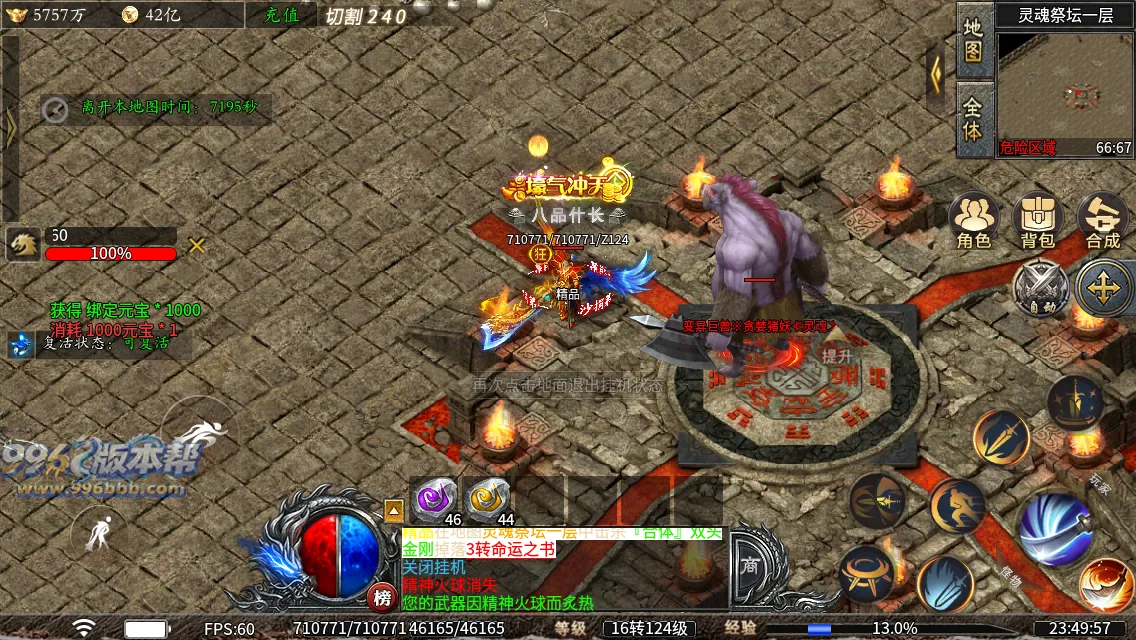Image resolution: width=1136 pixels, height=640 pixels.
Task: Open the 充值 recharge shop
Action: [280, 15]
